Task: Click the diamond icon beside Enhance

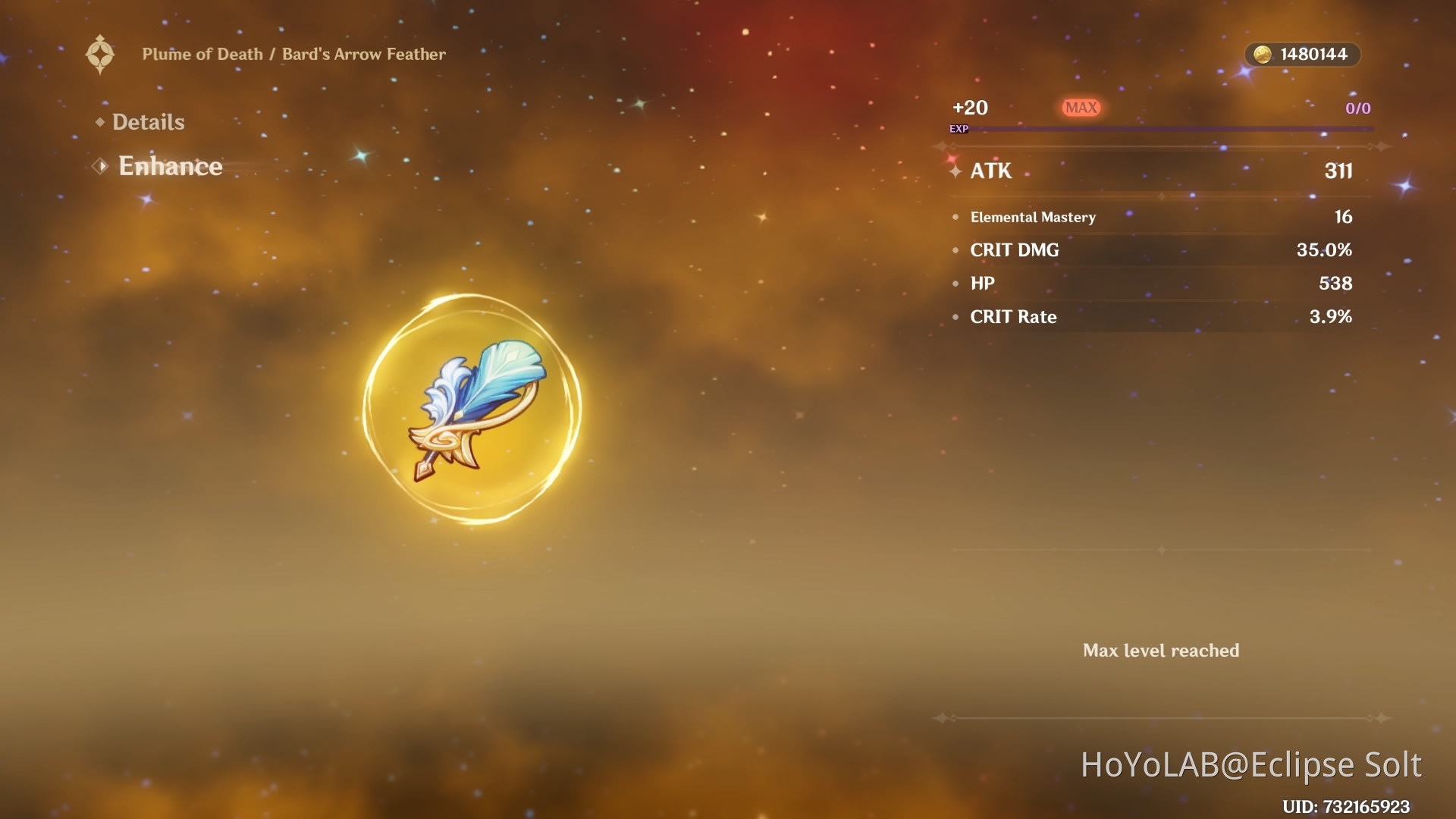Action: click(x=99, y=166)
